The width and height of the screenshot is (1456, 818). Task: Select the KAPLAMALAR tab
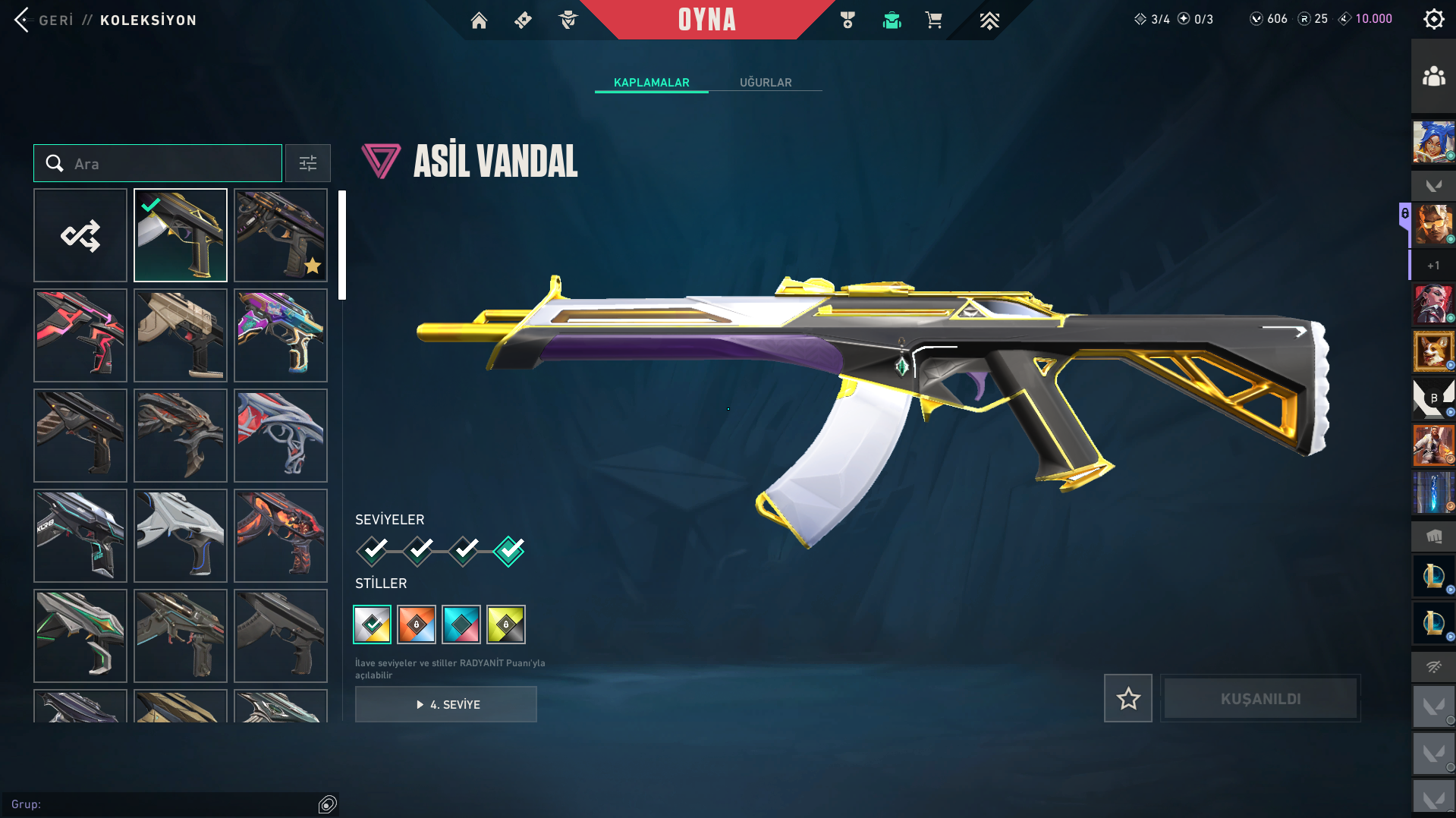[x=651, y=82]
